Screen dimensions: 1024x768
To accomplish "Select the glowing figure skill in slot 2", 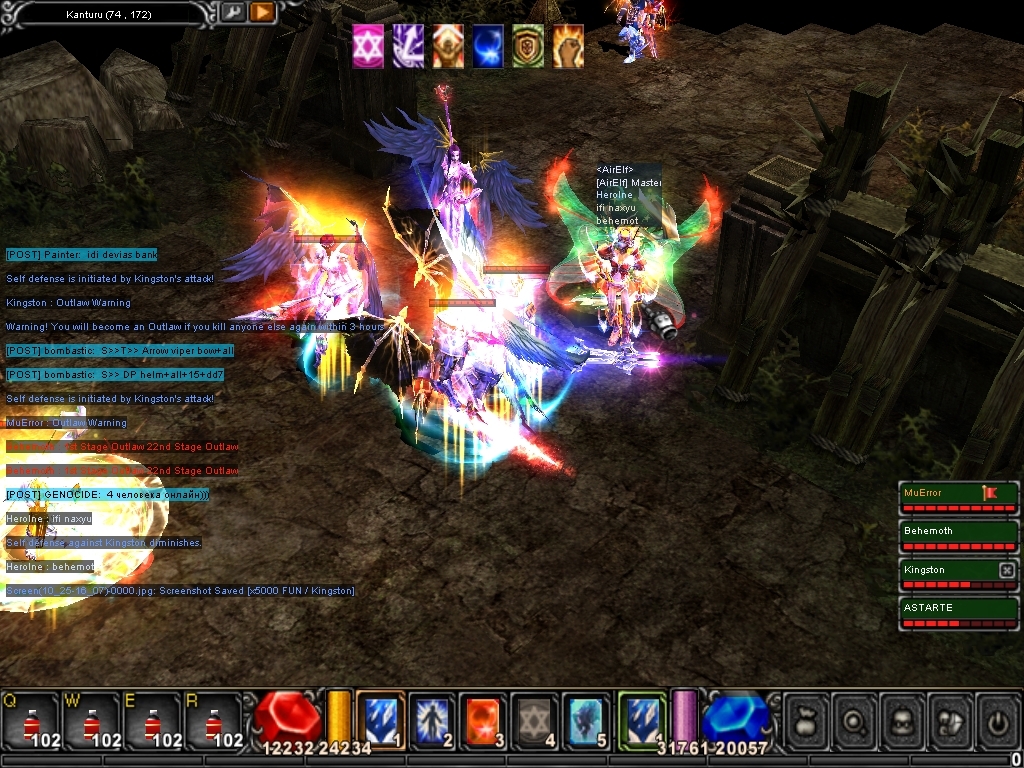I will click(x=432, y=720).
